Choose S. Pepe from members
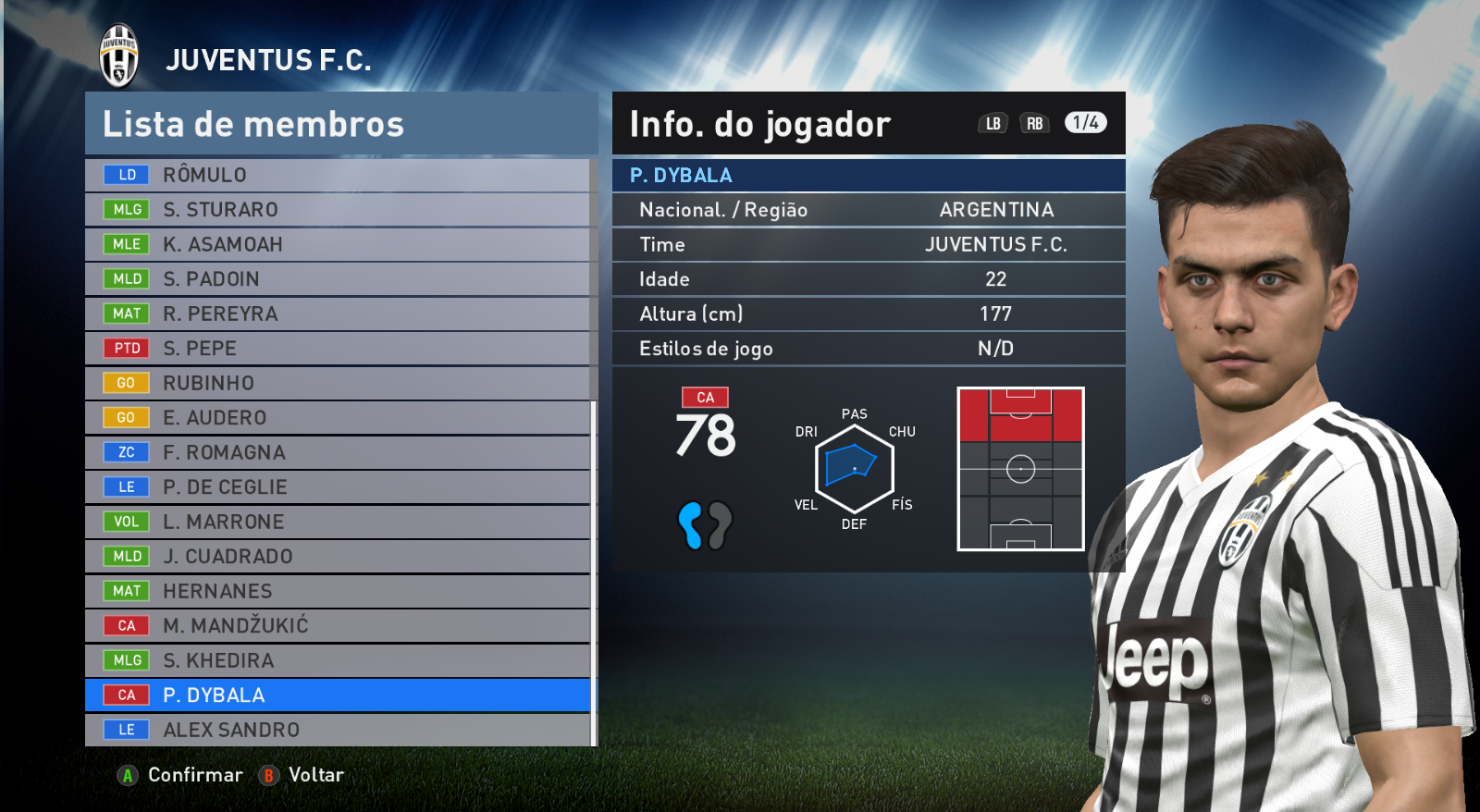The width and height of the screenshot is (1480, 812). pyautogui.click(x=338, y=349)
